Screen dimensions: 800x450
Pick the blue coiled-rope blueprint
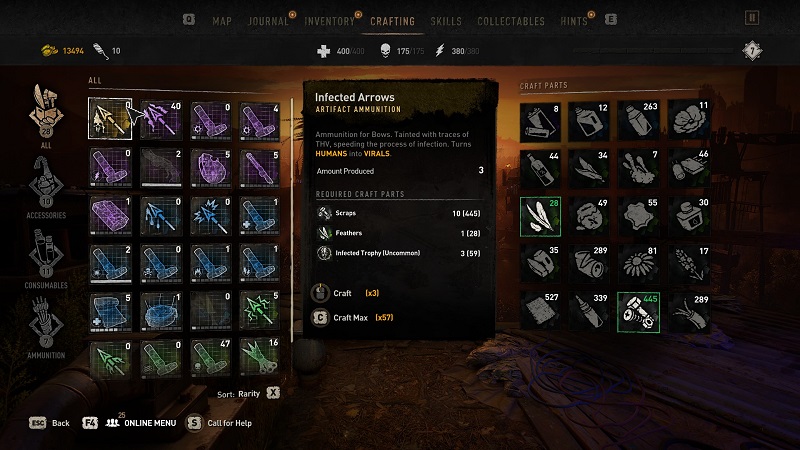tap(160, 312)
